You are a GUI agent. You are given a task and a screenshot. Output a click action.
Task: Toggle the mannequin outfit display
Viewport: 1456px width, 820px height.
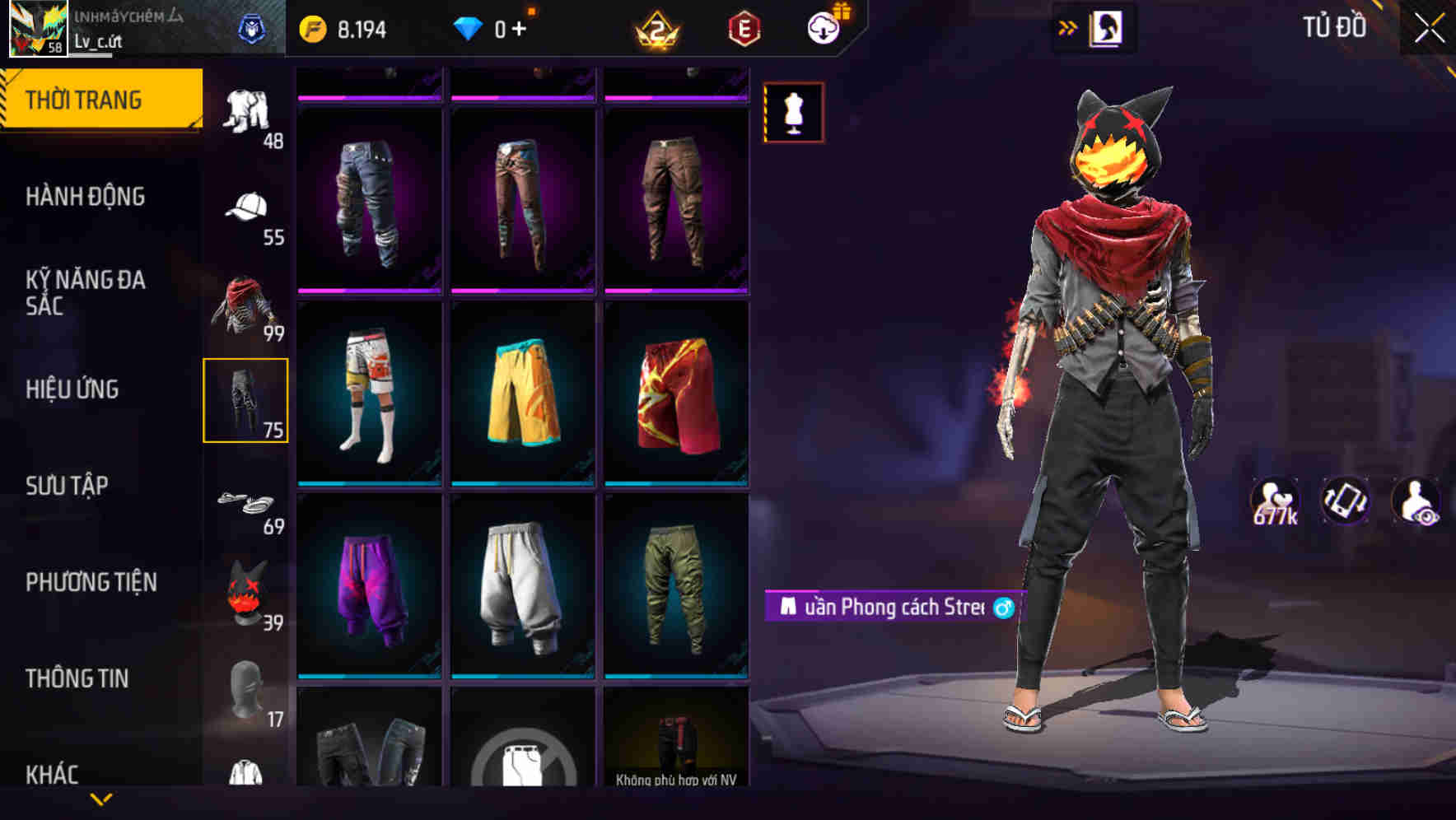pos(792,114)
